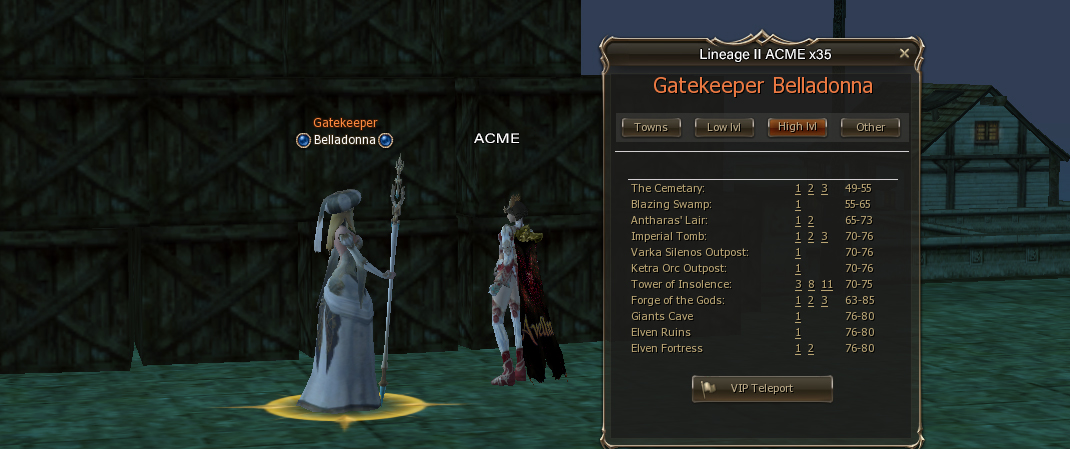This screenshot has width=1070, height=449.
Task: Switch to the Towns teleport tab
Action: (x=651, y=127)
